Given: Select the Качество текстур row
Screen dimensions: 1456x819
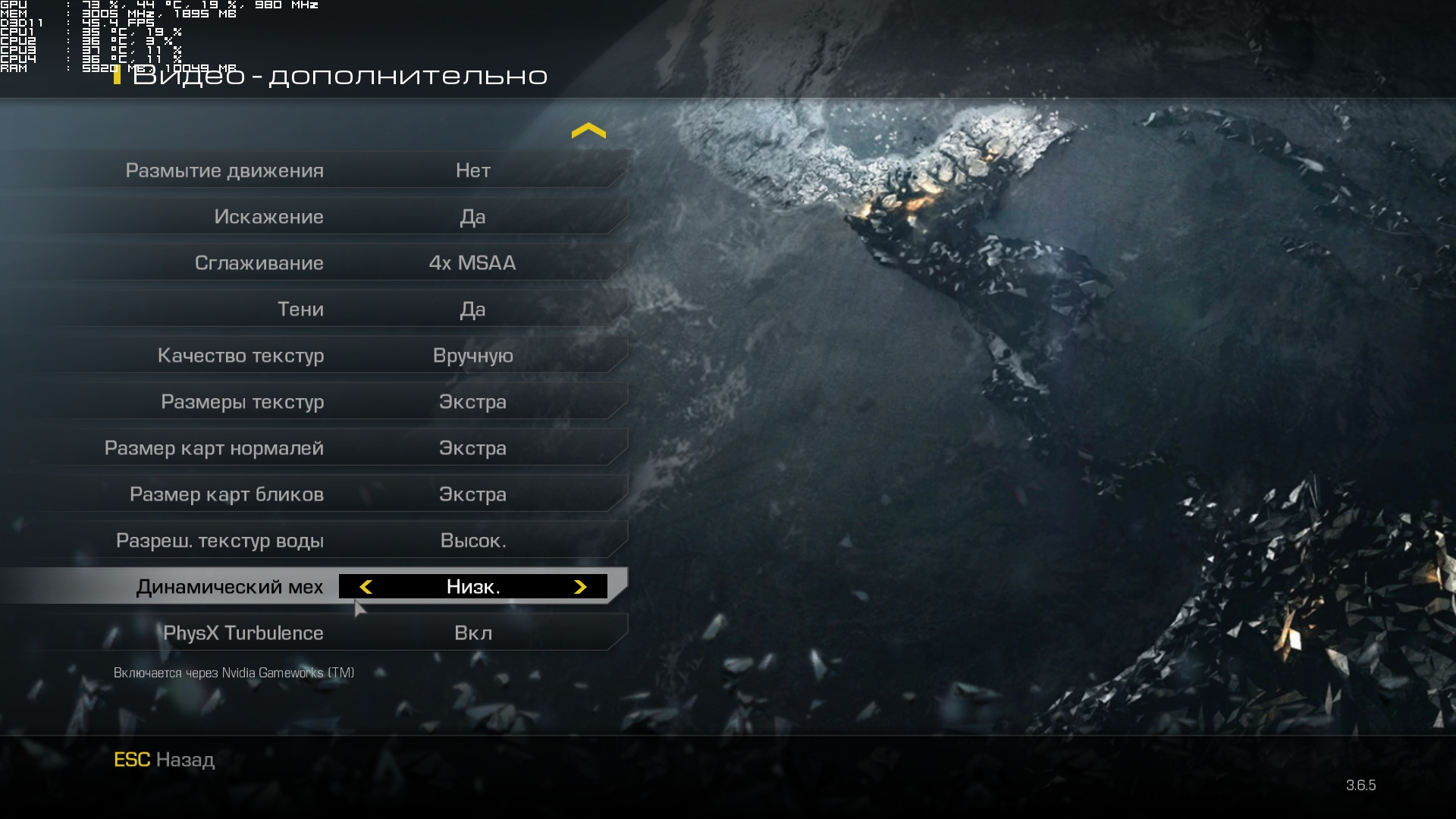Looking at the screenshot, I should click(315, 356).
